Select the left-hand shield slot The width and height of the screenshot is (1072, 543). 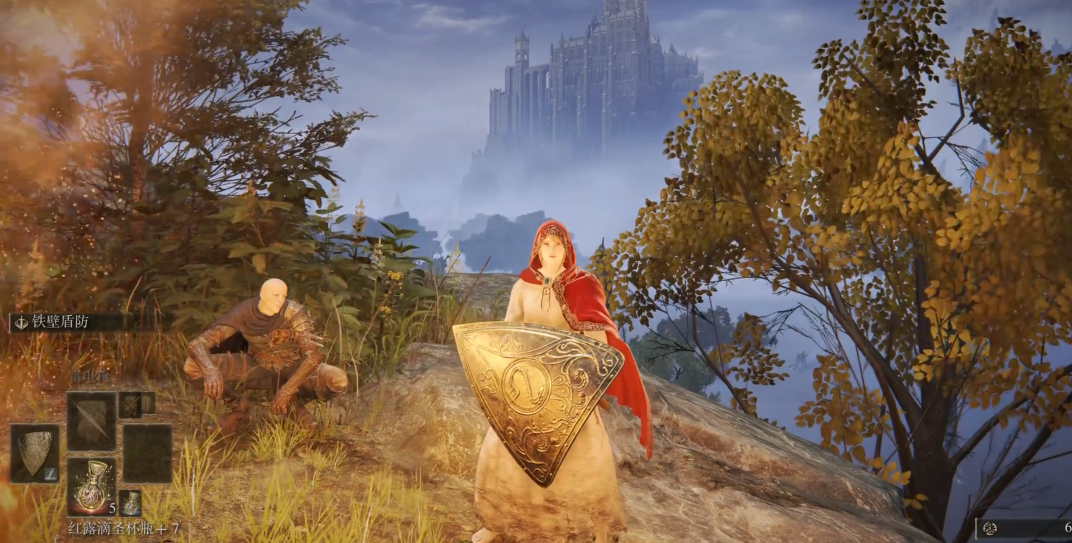pyautogui.click(x=35, y=454)
